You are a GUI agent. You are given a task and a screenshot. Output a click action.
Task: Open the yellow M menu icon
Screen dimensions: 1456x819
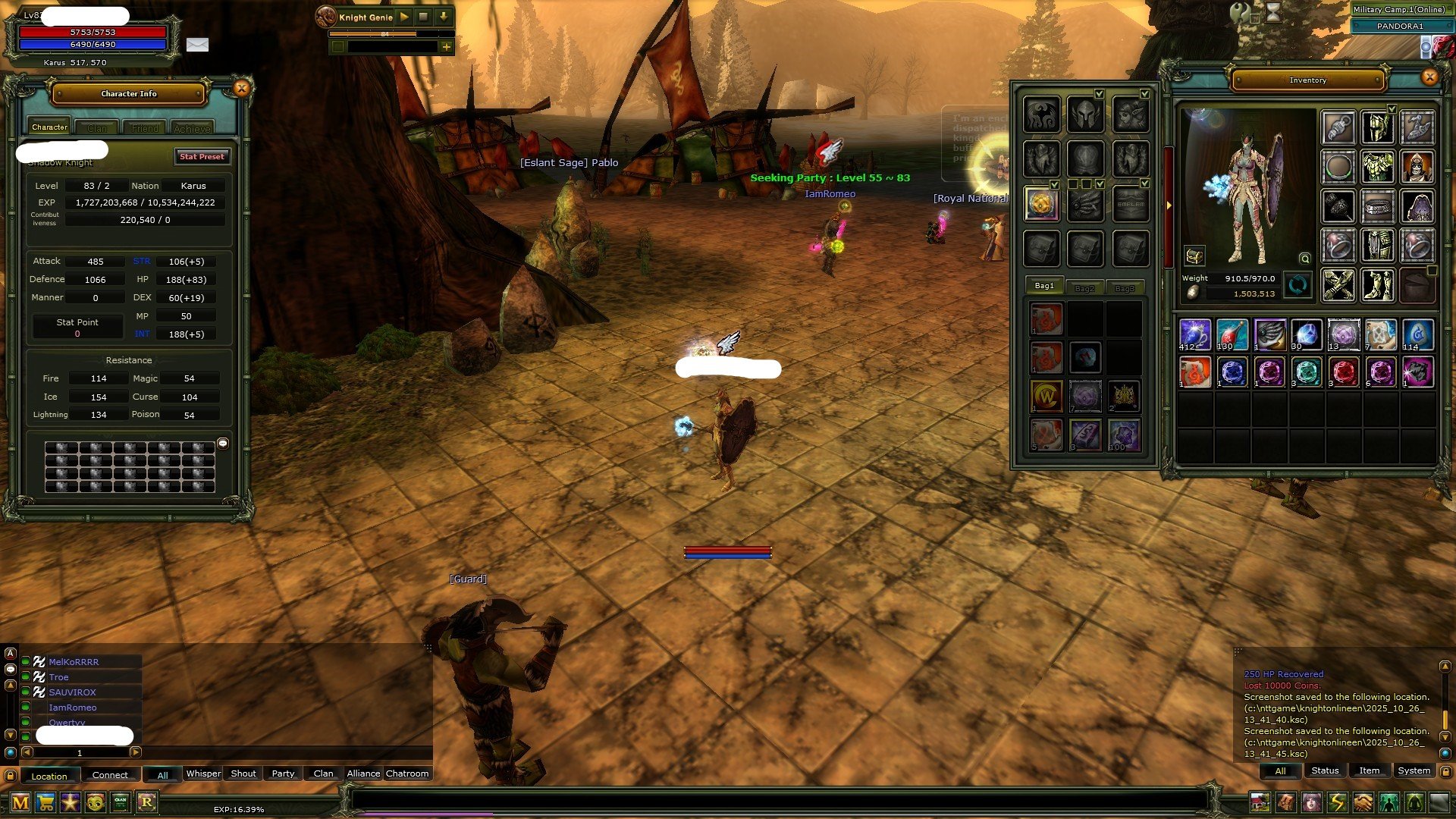20,802
